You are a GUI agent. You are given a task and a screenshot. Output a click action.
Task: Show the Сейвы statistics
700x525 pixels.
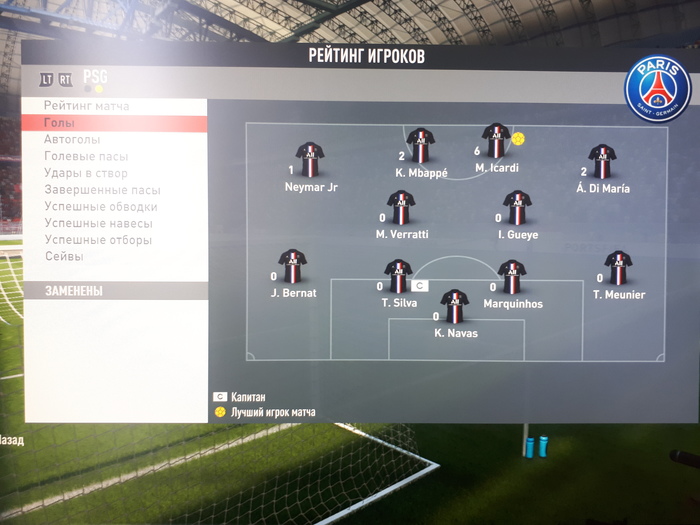64,257
